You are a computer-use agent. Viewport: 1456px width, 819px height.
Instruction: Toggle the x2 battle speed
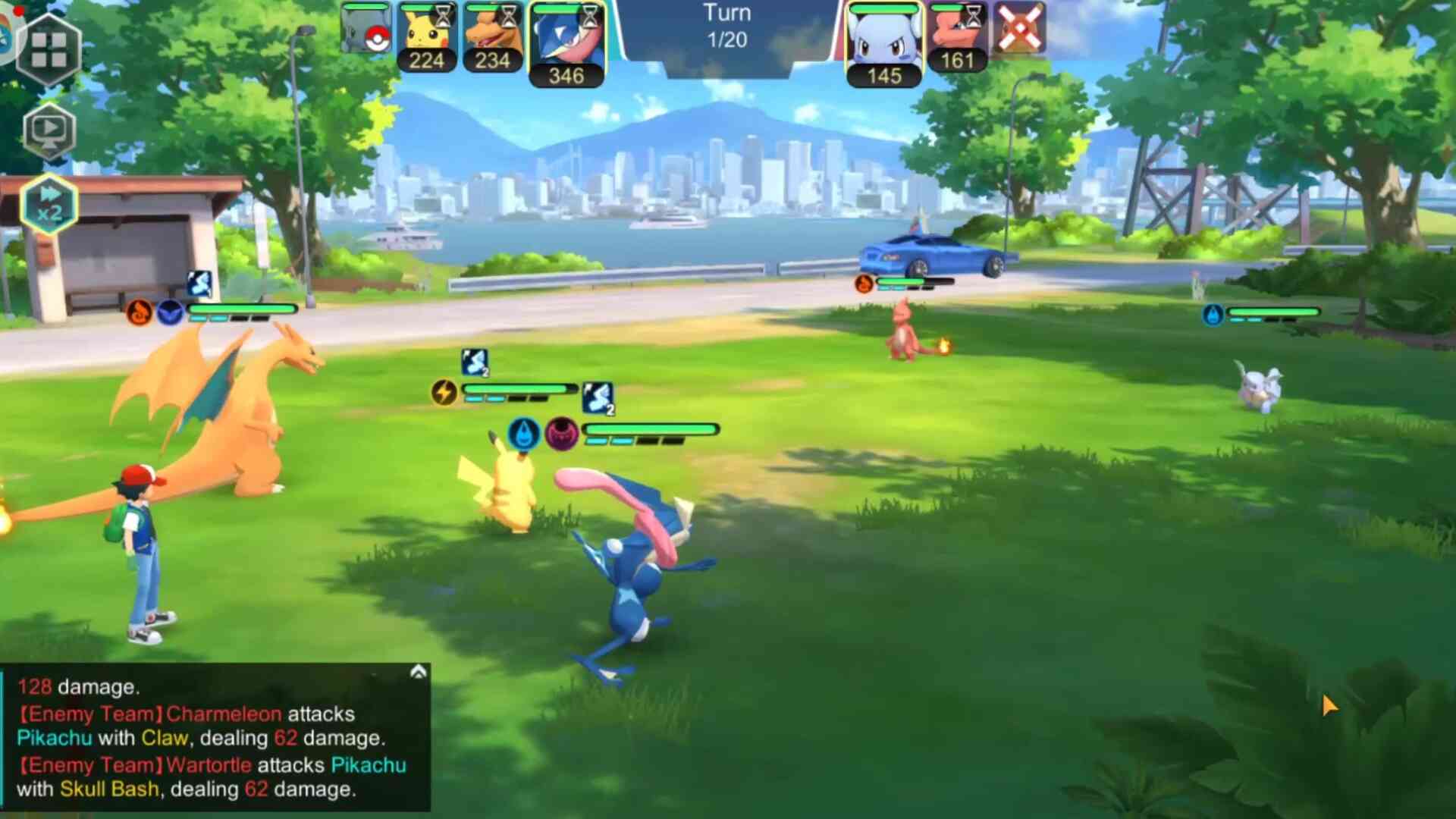(x=49, y=205)
